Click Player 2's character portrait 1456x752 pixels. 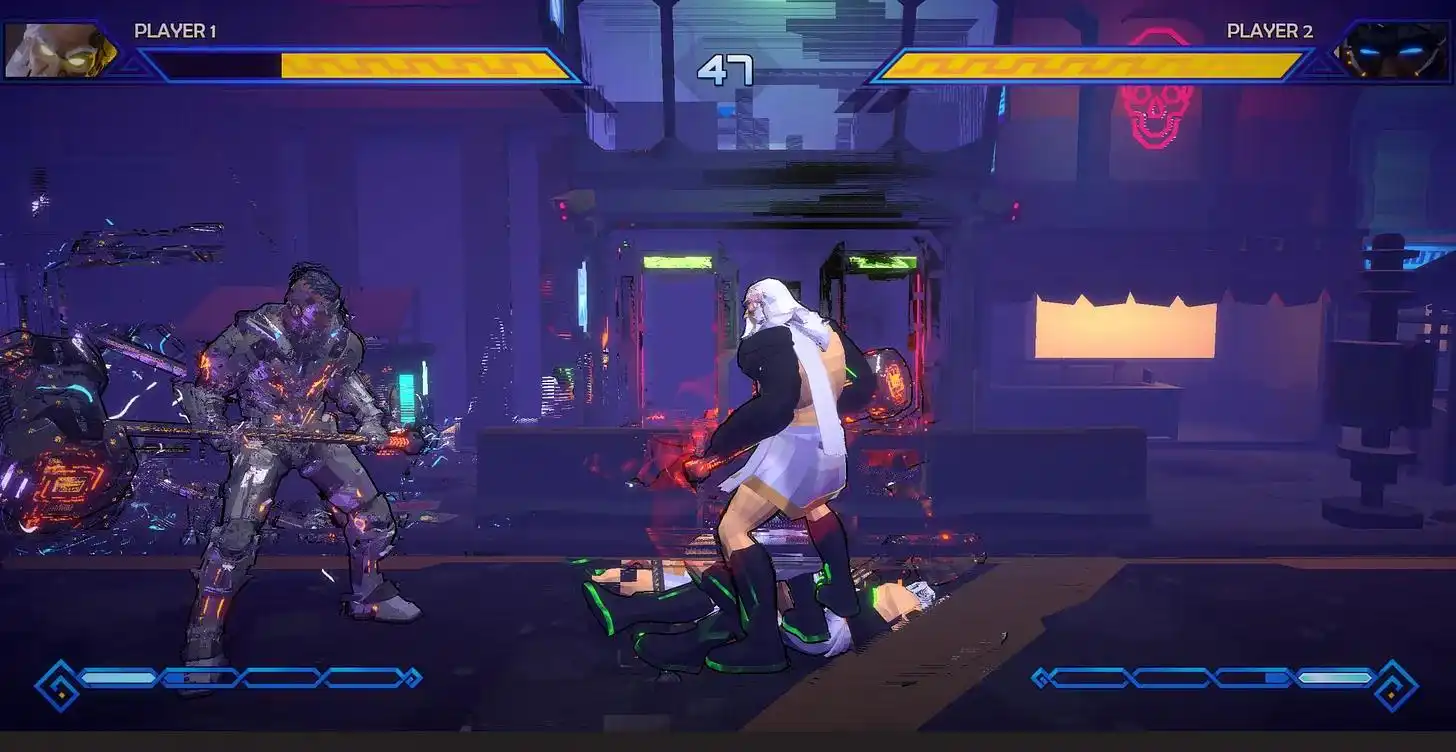[1394, 50]
